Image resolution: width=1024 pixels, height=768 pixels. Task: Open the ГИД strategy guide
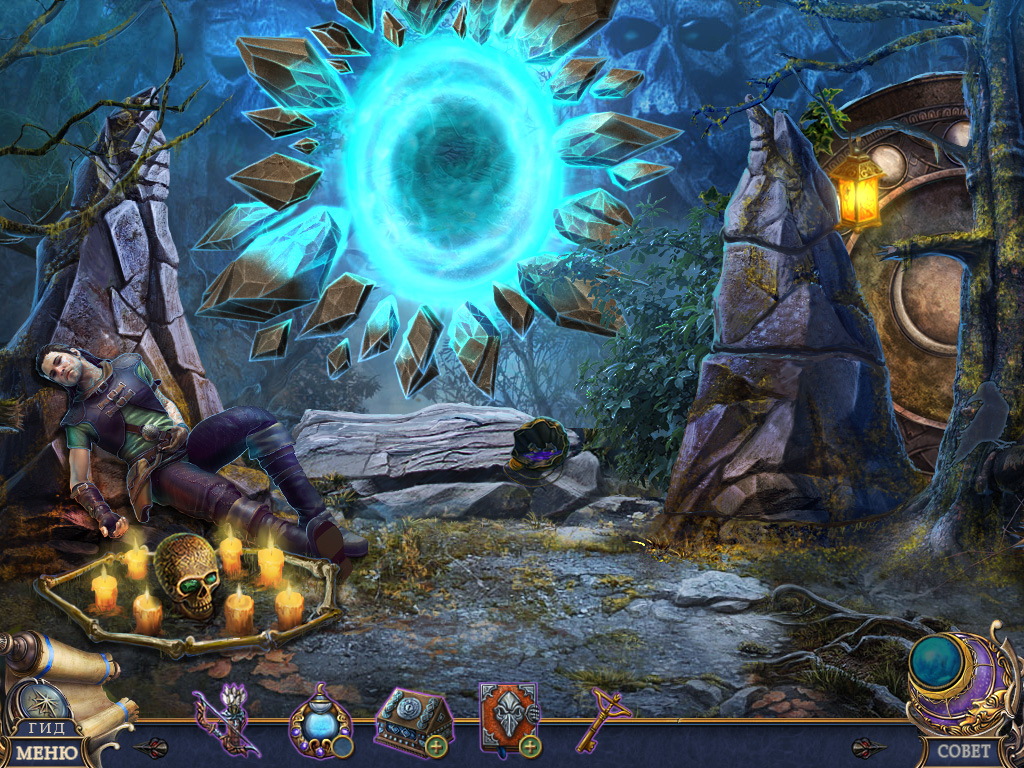[x=46, y=728]
